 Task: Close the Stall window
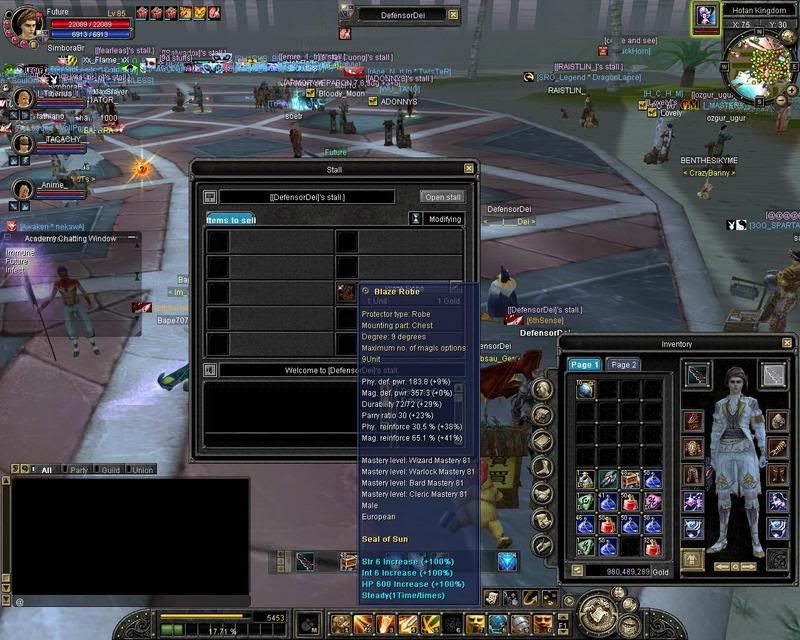point(469,168)
